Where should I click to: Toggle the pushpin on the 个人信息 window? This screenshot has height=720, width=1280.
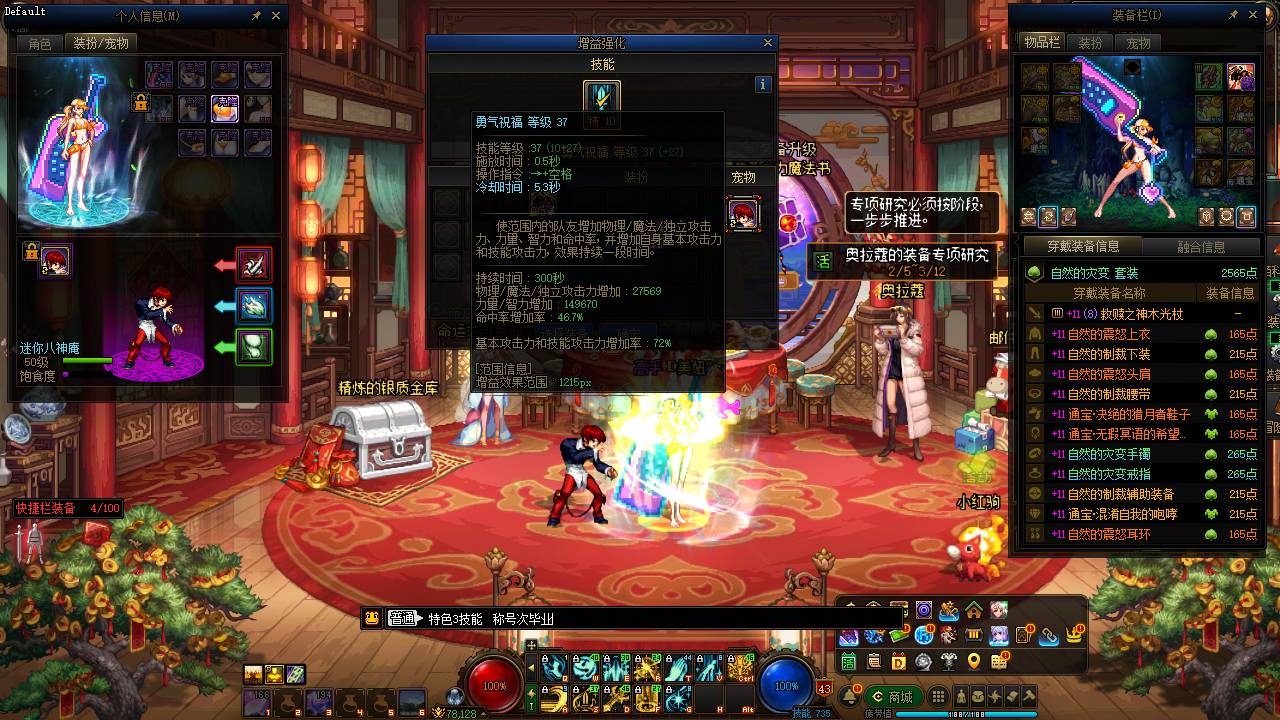[257, 16]
